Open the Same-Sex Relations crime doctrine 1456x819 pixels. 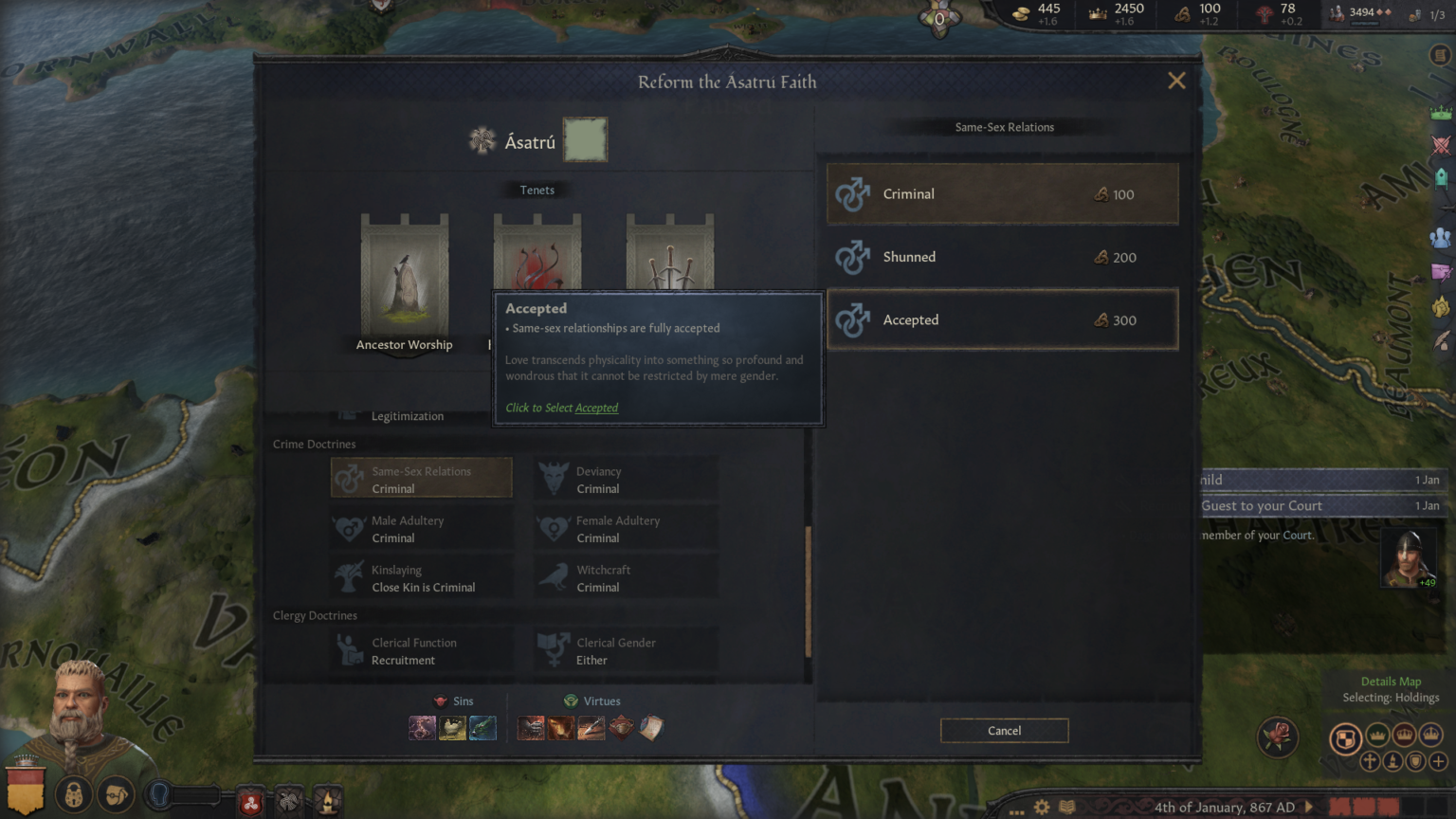pos(422,480)
